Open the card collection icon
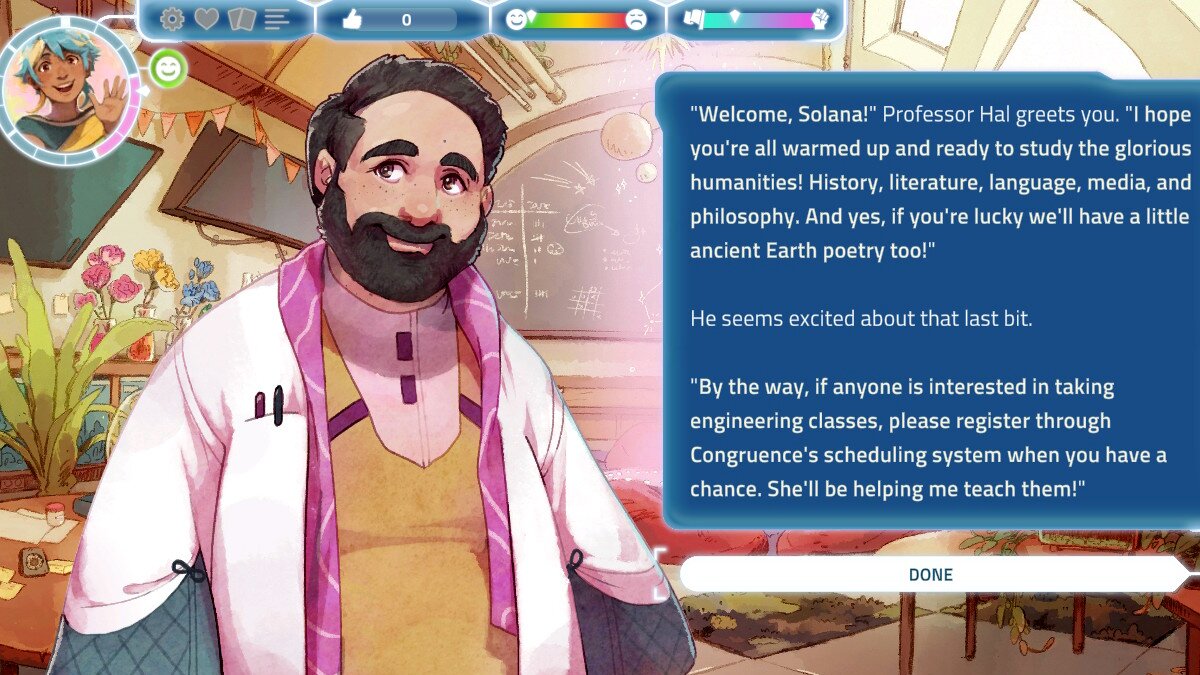This screenshot has width=1200, height=675. click(x=241, y=19)
